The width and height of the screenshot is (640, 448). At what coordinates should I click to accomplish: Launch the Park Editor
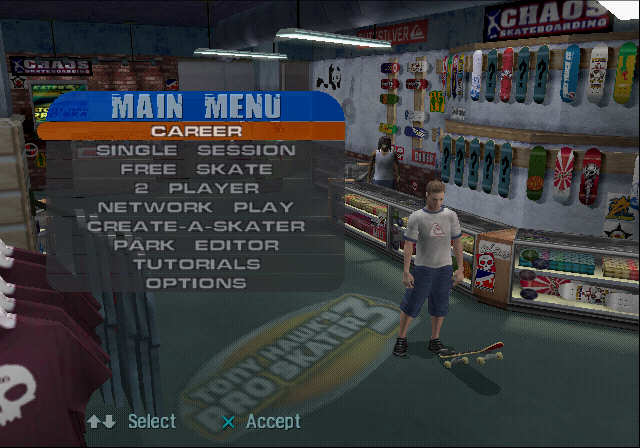[x=196, y=245]
